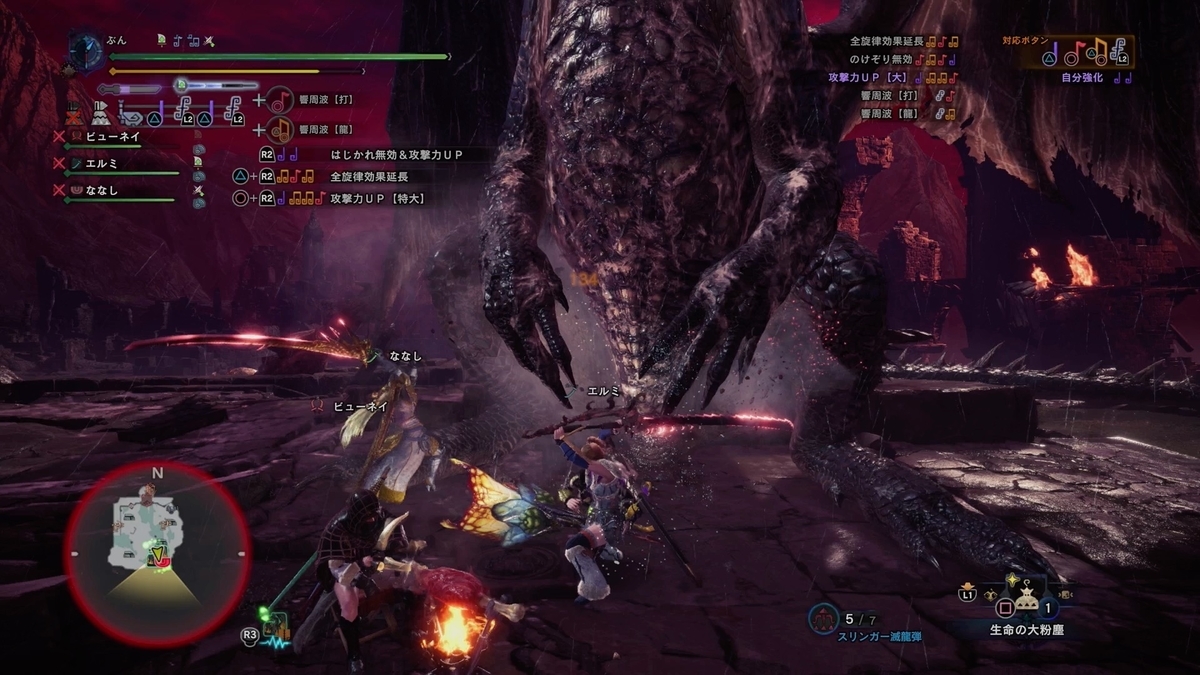Click the 自分強化 self-buff melody label
This screenshot has height=675, width=1200.
coord(1082,77)
